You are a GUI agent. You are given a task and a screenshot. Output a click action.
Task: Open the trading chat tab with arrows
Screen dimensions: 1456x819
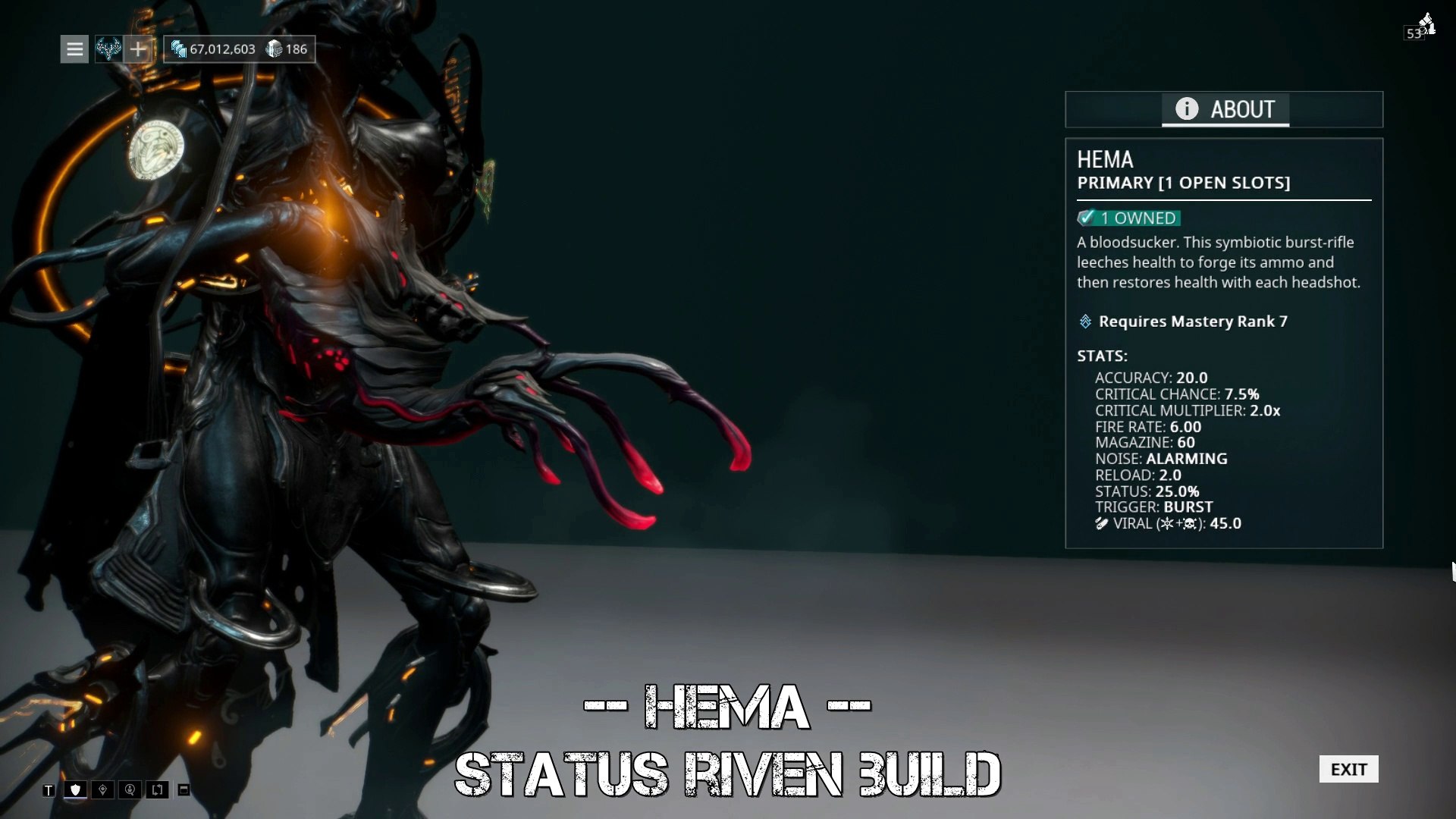click(157, 790)
